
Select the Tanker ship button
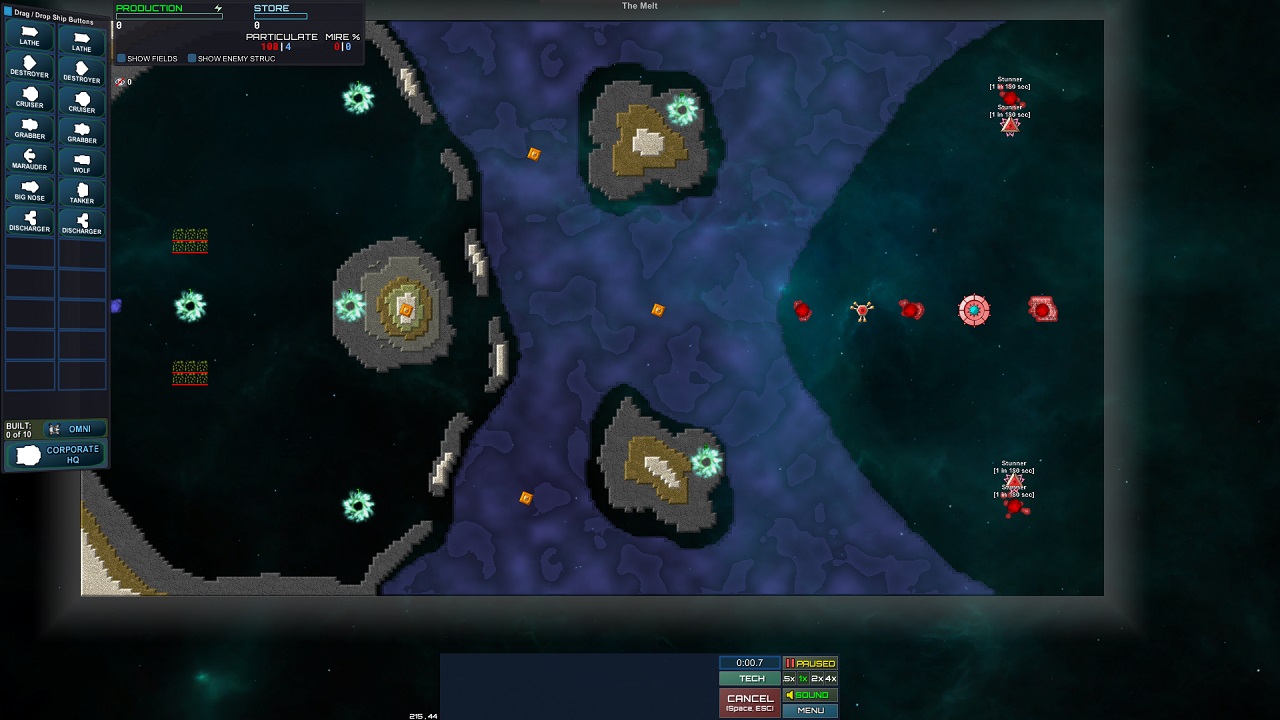pyautogui.click(x=82, y=192)
